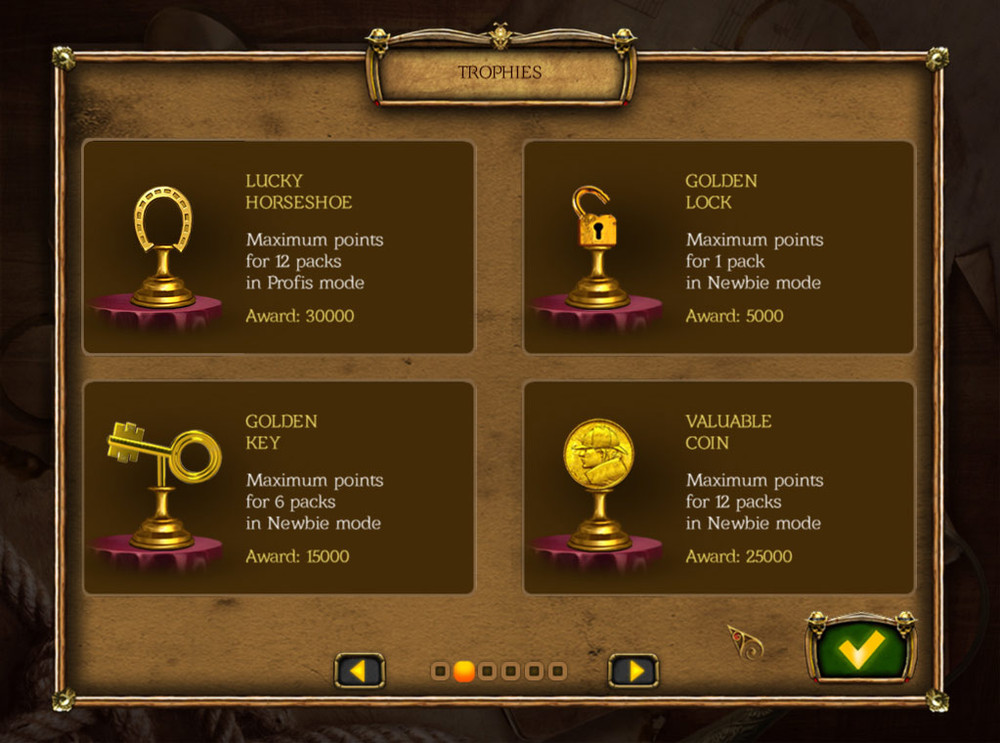Go to the previous trophies page
The image size is (1000, 743).
(x=359, y=670)
